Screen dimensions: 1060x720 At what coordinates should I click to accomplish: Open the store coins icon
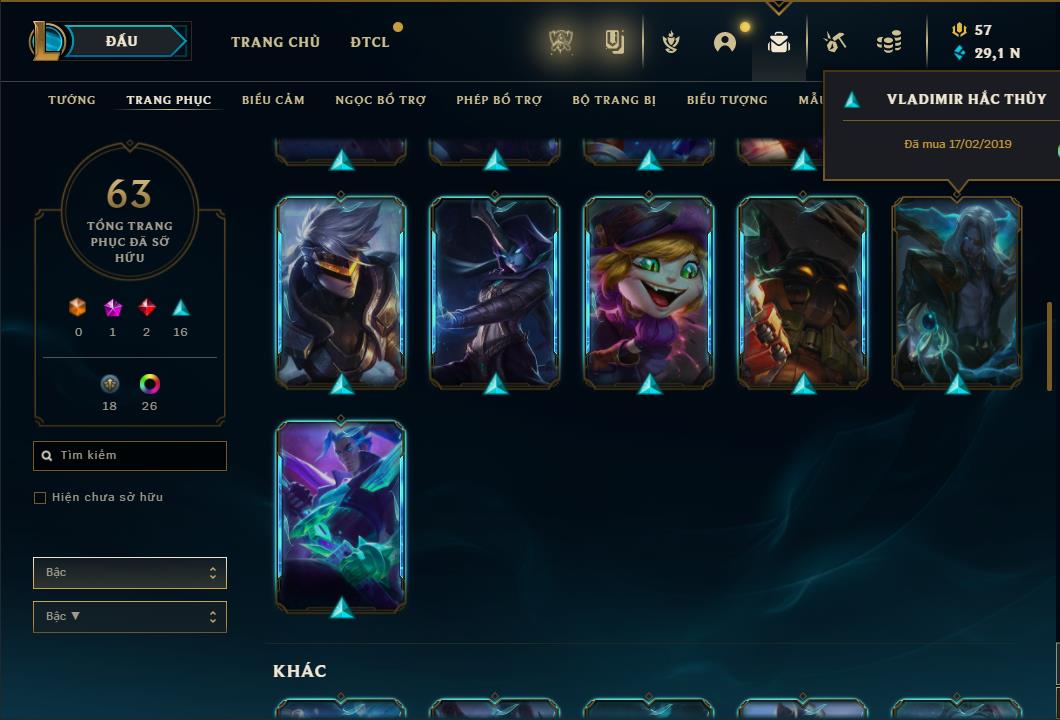tap(888, 42)
